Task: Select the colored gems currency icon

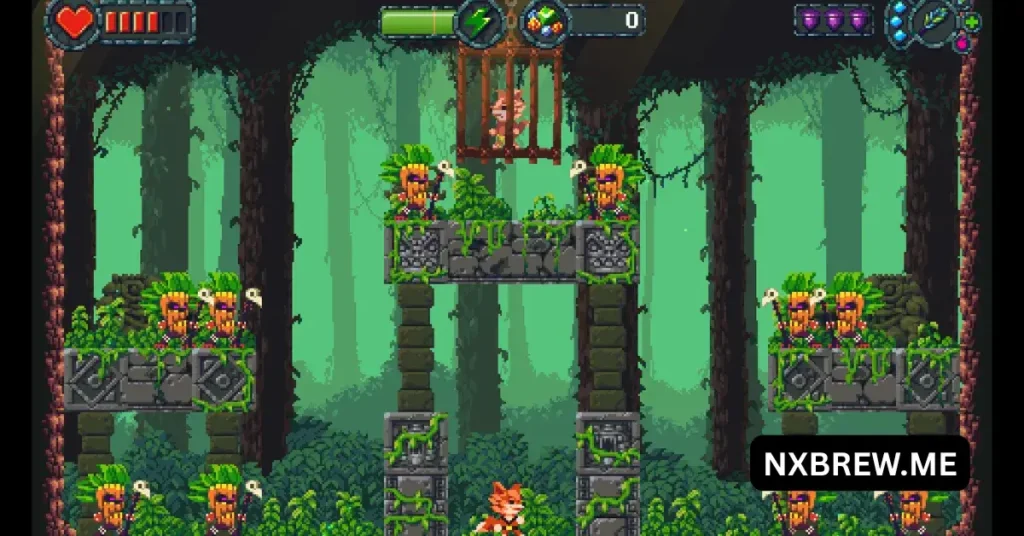Action: pyautogui.click(x=545, y=20)
